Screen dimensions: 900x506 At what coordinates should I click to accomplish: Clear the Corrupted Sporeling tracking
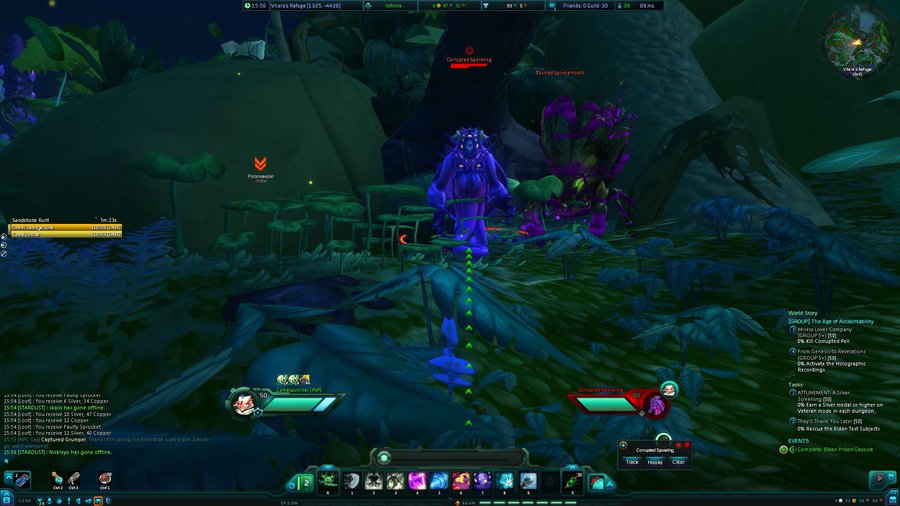[678, 462]
